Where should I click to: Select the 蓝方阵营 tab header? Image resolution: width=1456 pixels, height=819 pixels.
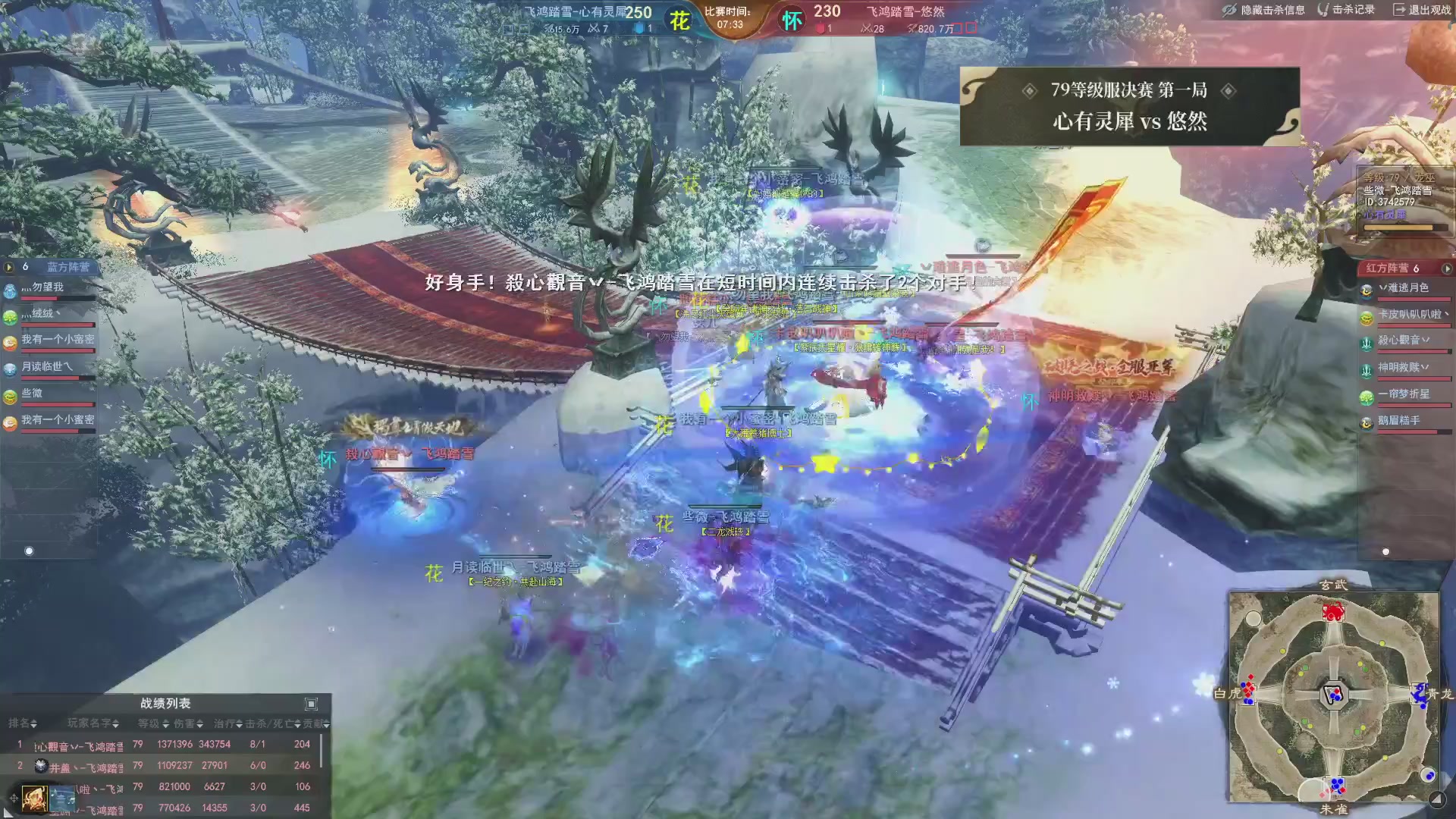tap(68, 266)
